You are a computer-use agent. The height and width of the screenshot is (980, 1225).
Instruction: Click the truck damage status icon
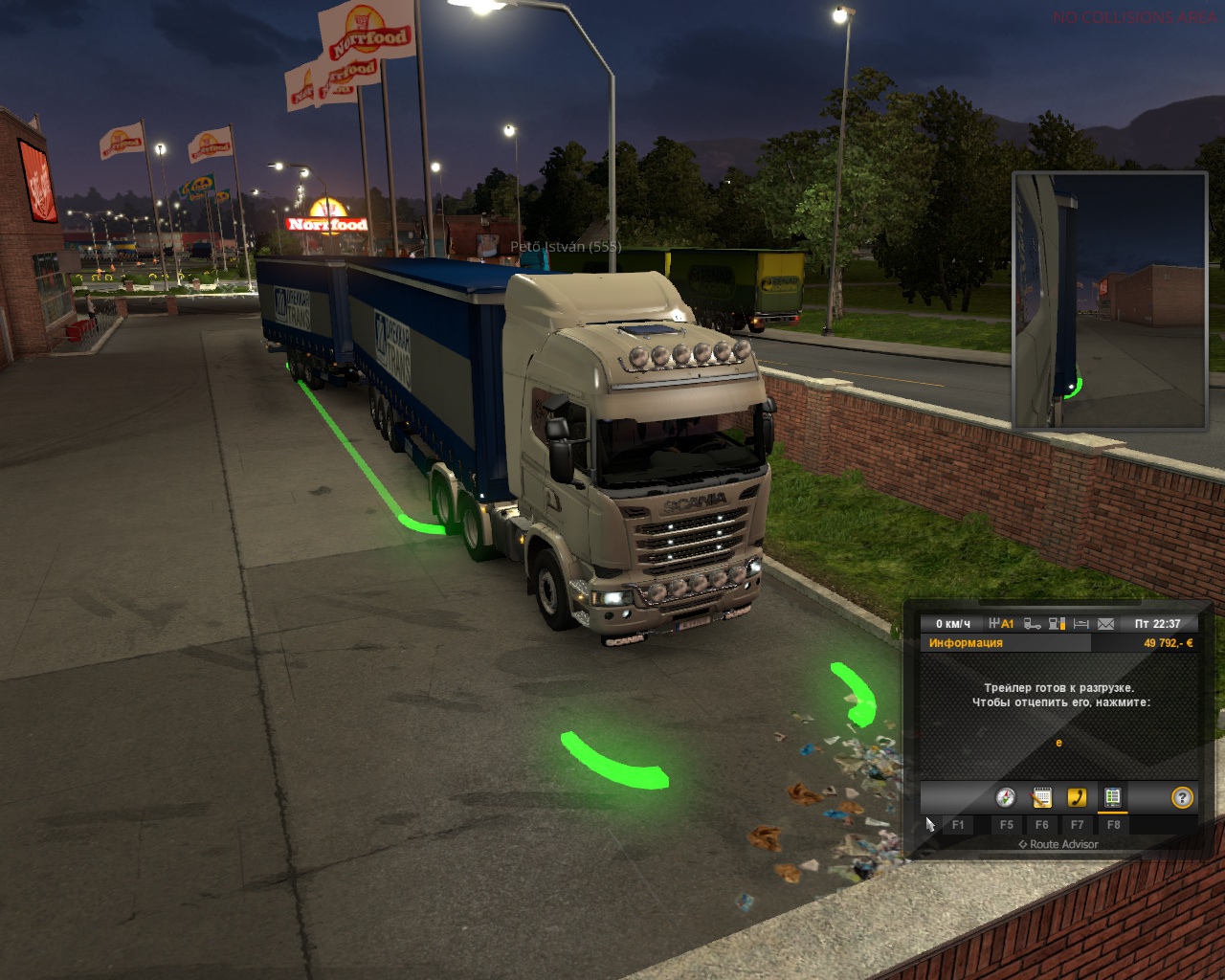point(1032,624)
